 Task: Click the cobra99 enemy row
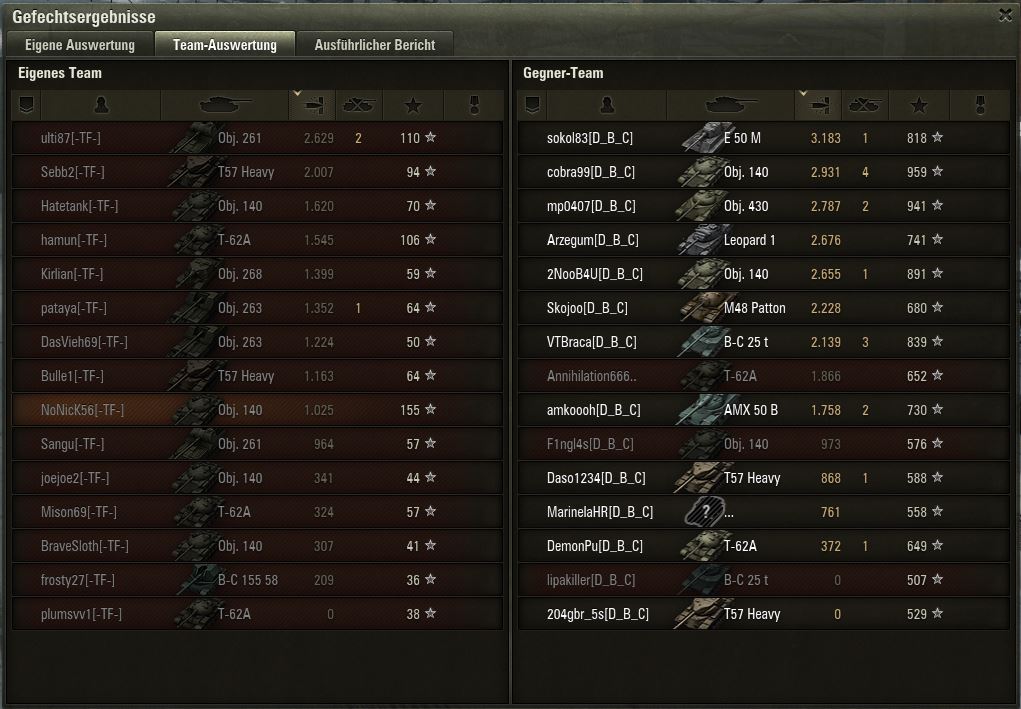(x=763, y=172)
